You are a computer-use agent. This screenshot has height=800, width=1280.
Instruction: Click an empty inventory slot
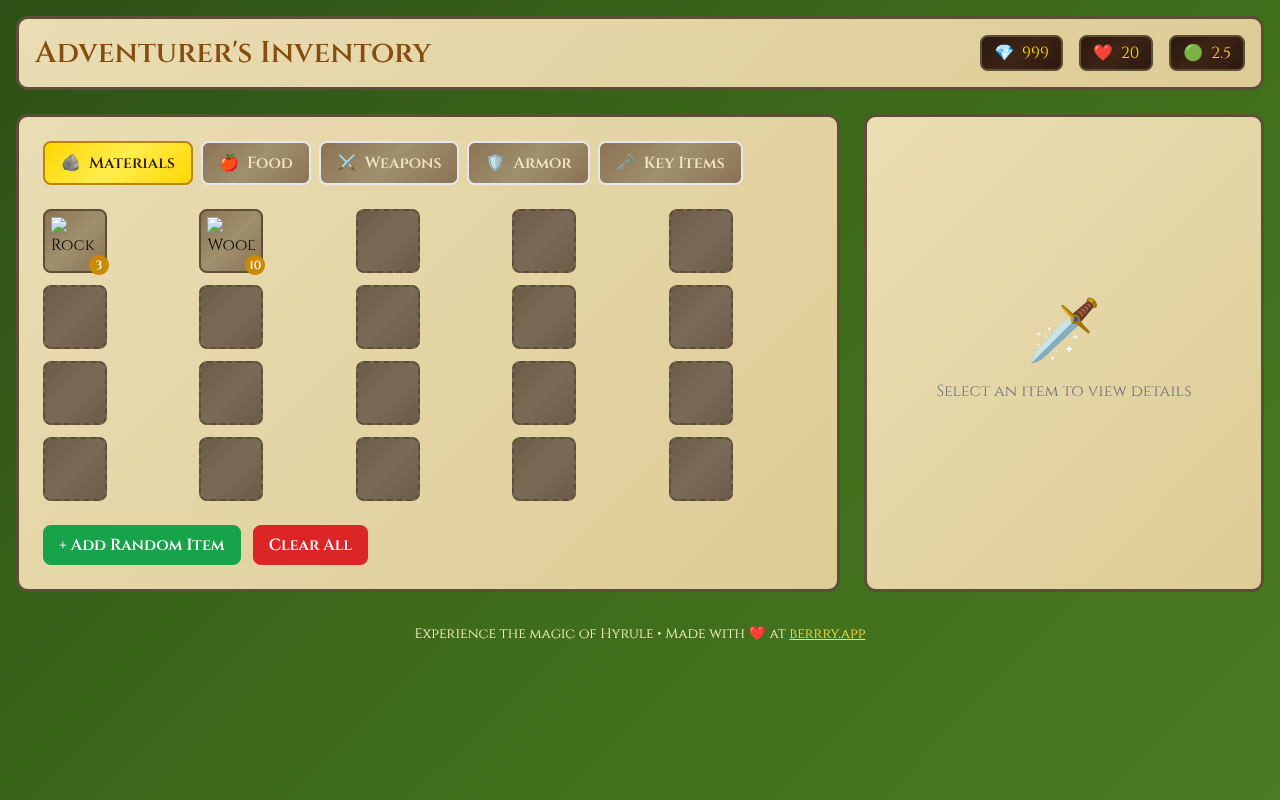(388, 240)
